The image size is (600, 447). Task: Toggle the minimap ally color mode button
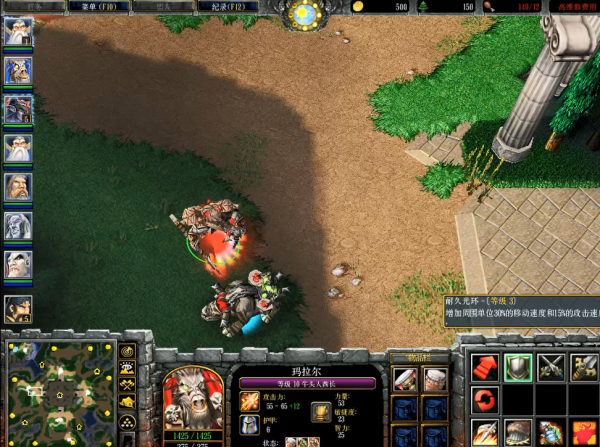click(x=127, y=385)
